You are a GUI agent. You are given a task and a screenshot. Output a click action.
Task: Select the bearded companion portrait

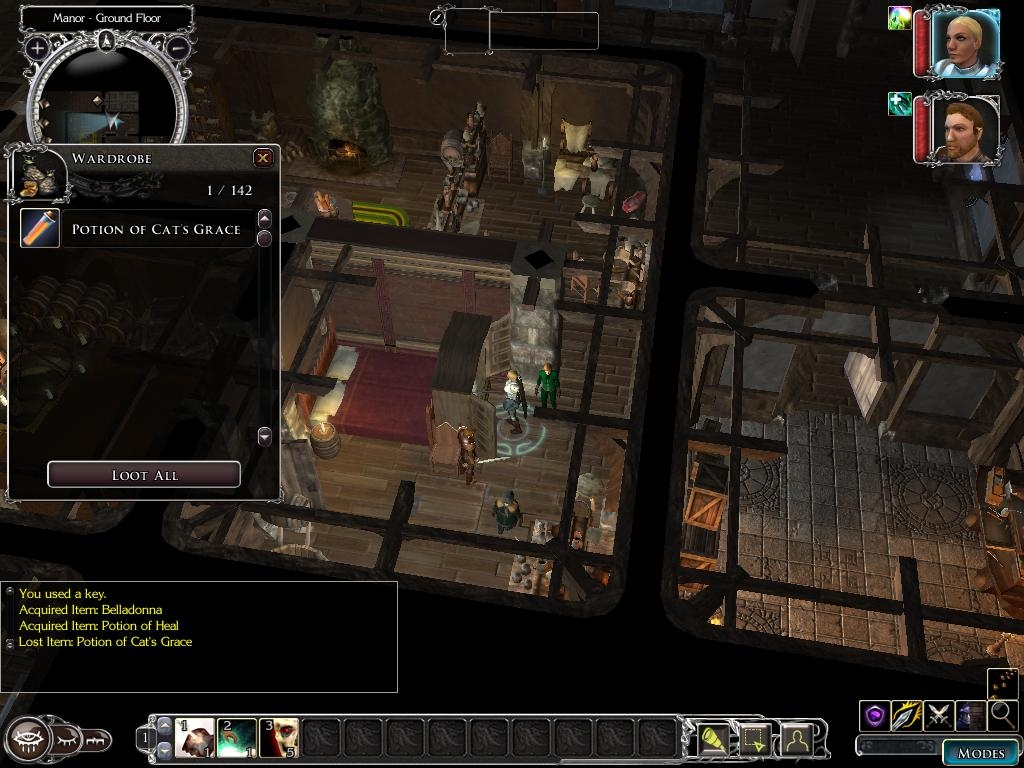[x=965, y=129]
